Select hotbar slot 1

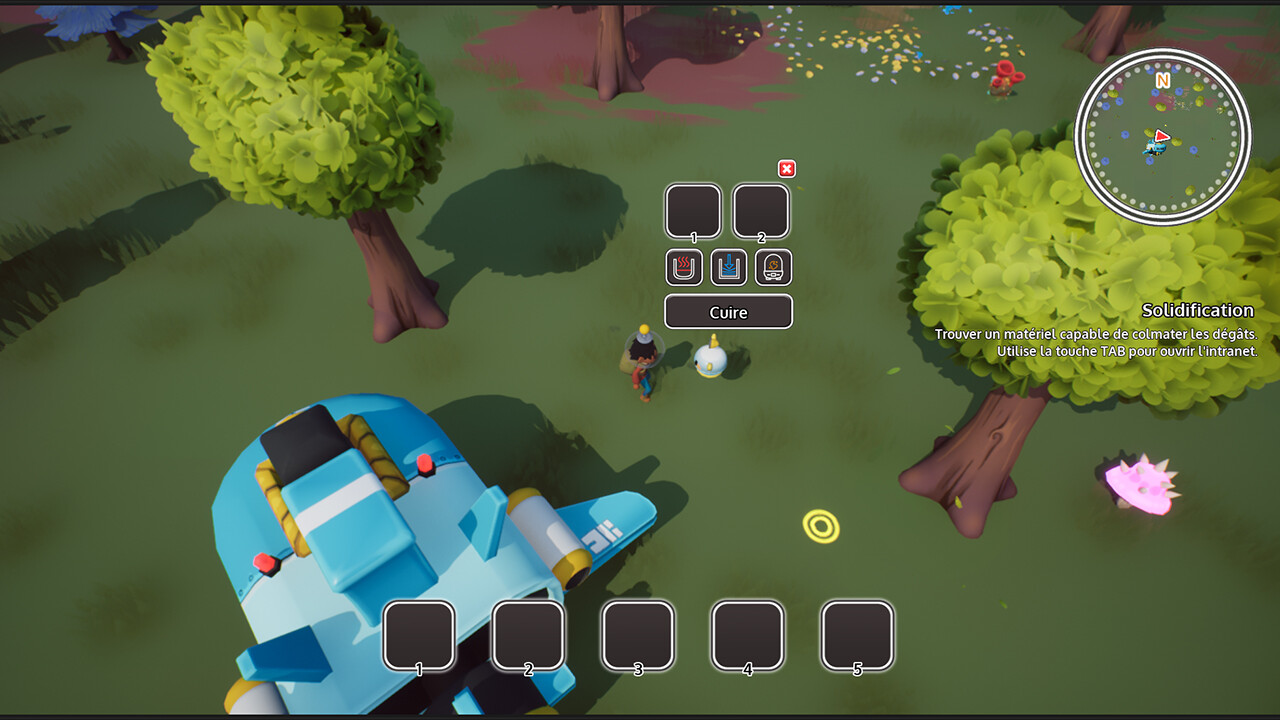pos(421,634)
